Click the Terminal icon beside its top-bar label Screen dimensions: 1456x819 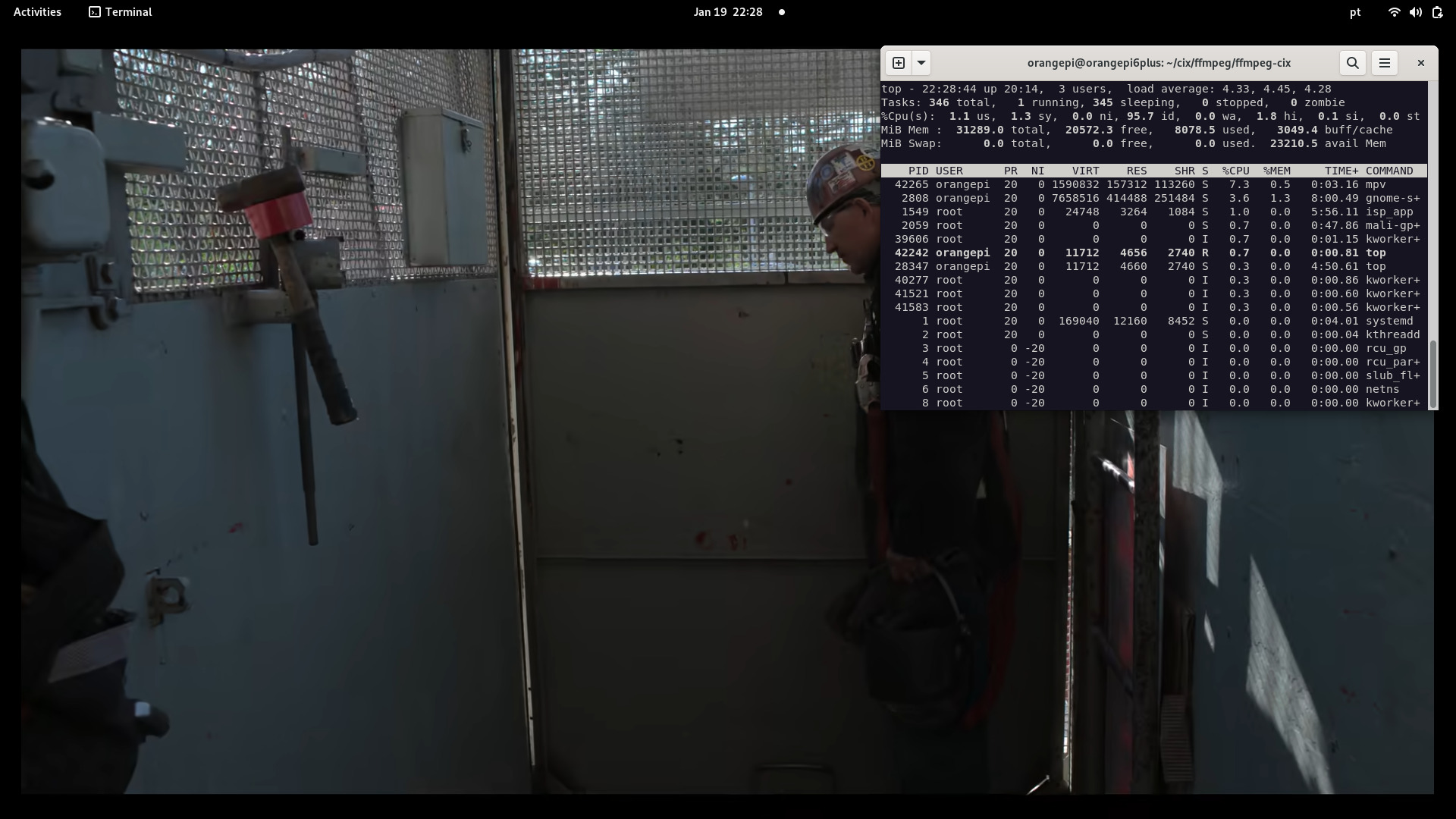point(94,12)
